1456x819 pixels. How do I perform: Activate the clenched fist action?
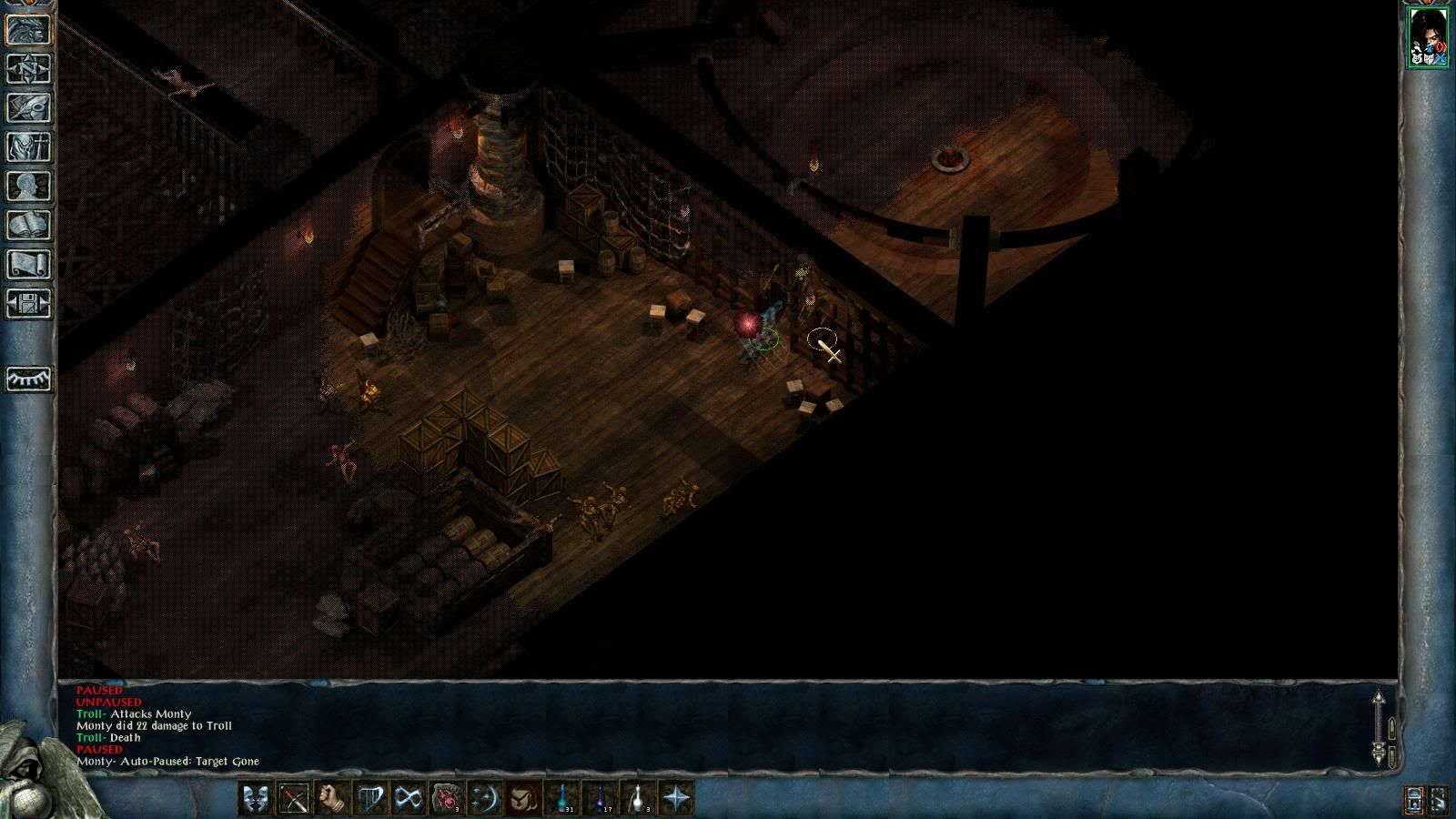point(331,798)
